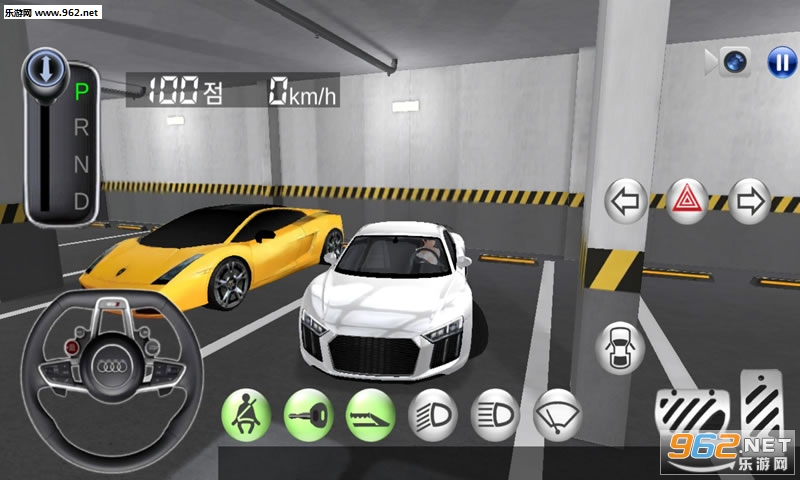This screenshot has height=480, width=800.
Task: Shift gear to D on the selector
Action: pyautogui.click(x=82, y=200)
